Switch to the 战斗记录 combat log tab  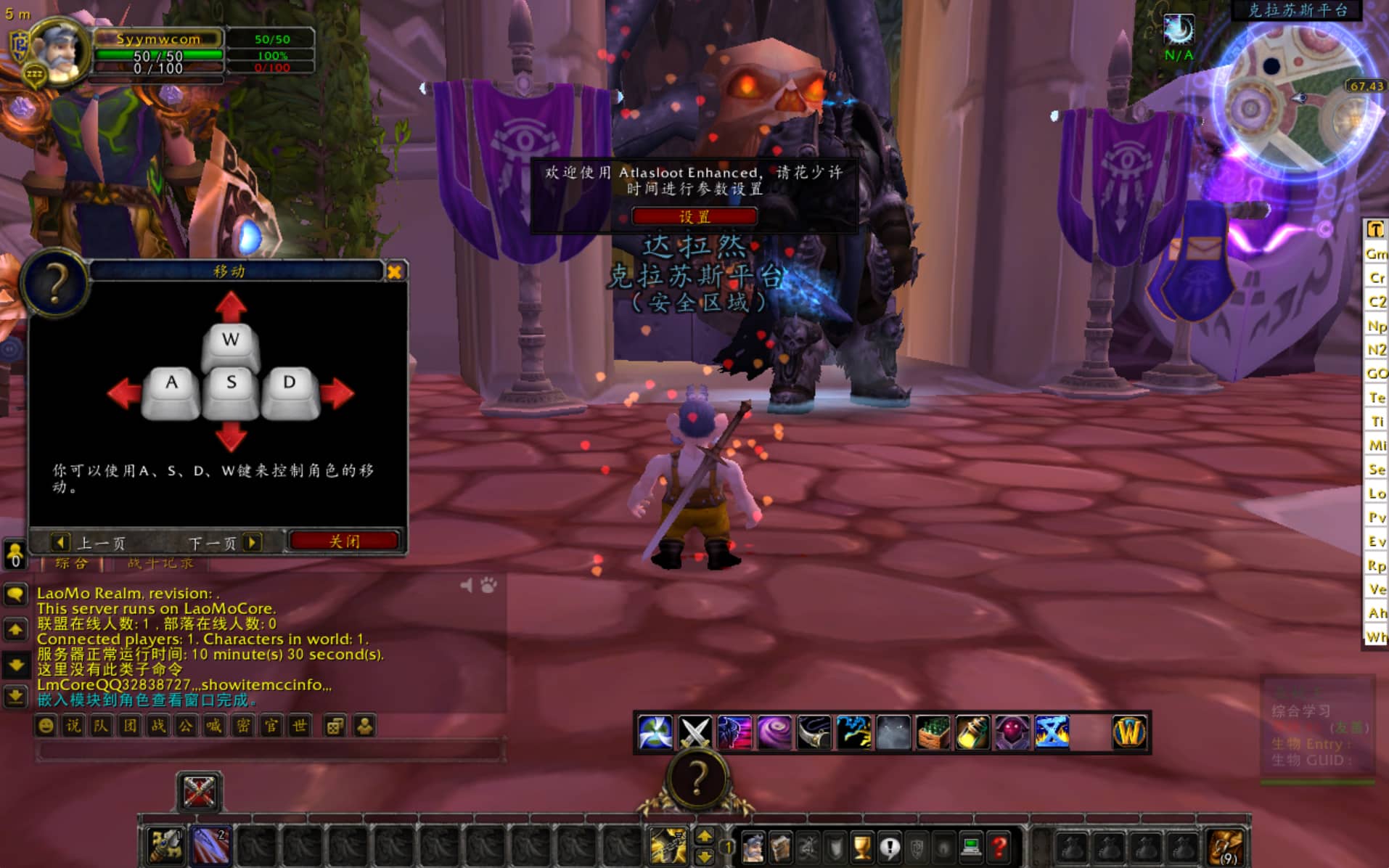[x=160, y=563]
